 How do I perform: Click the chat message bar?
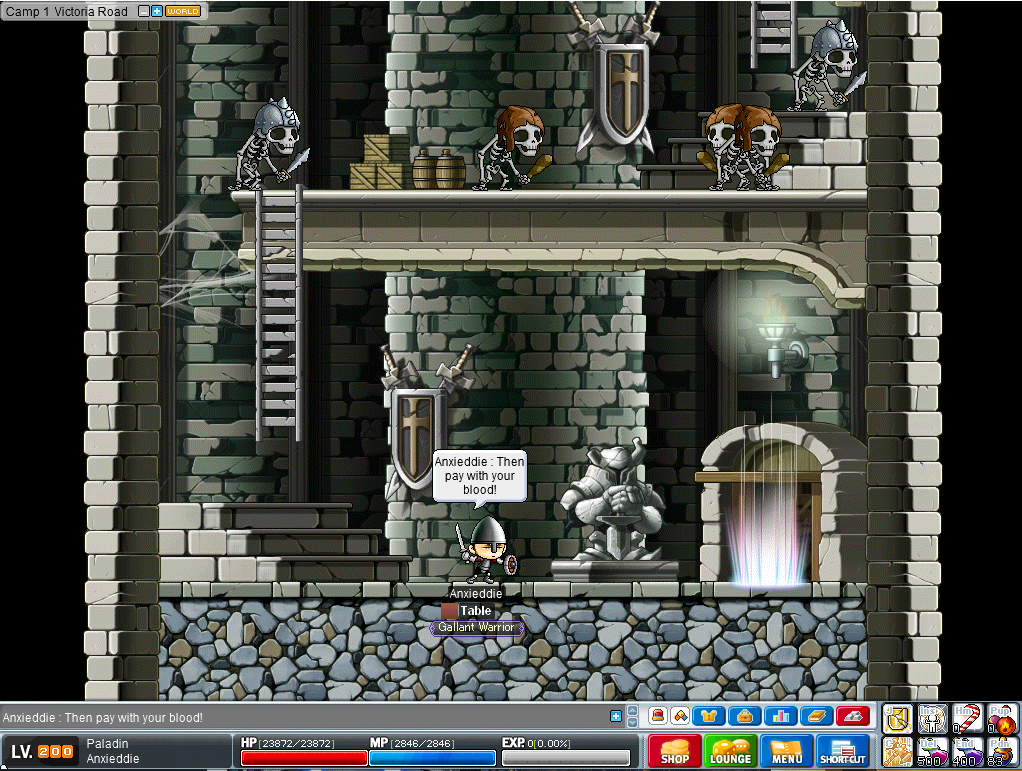click(300, 717)
